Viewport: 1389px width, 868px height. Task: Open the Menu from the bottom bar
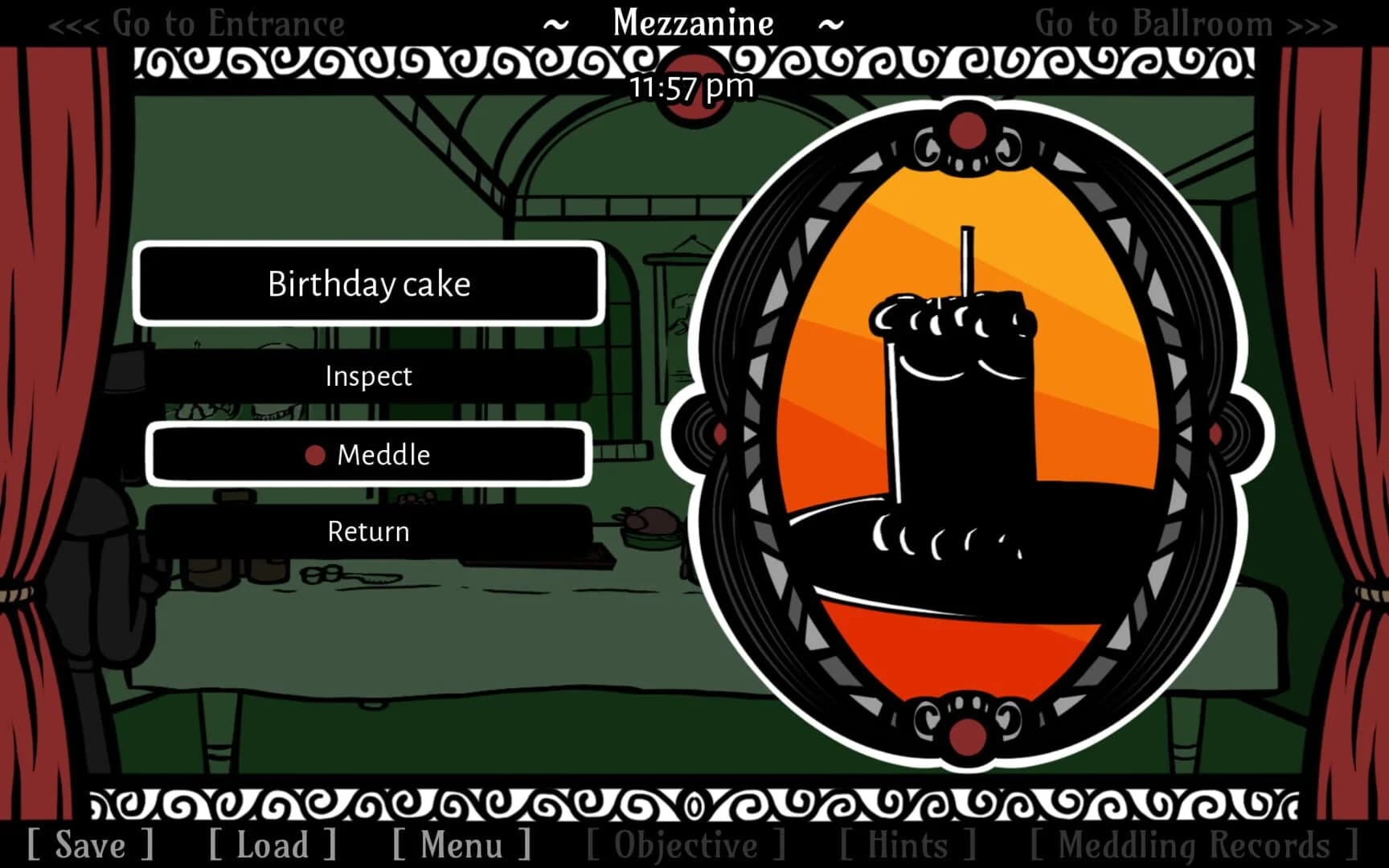point(460,845)
